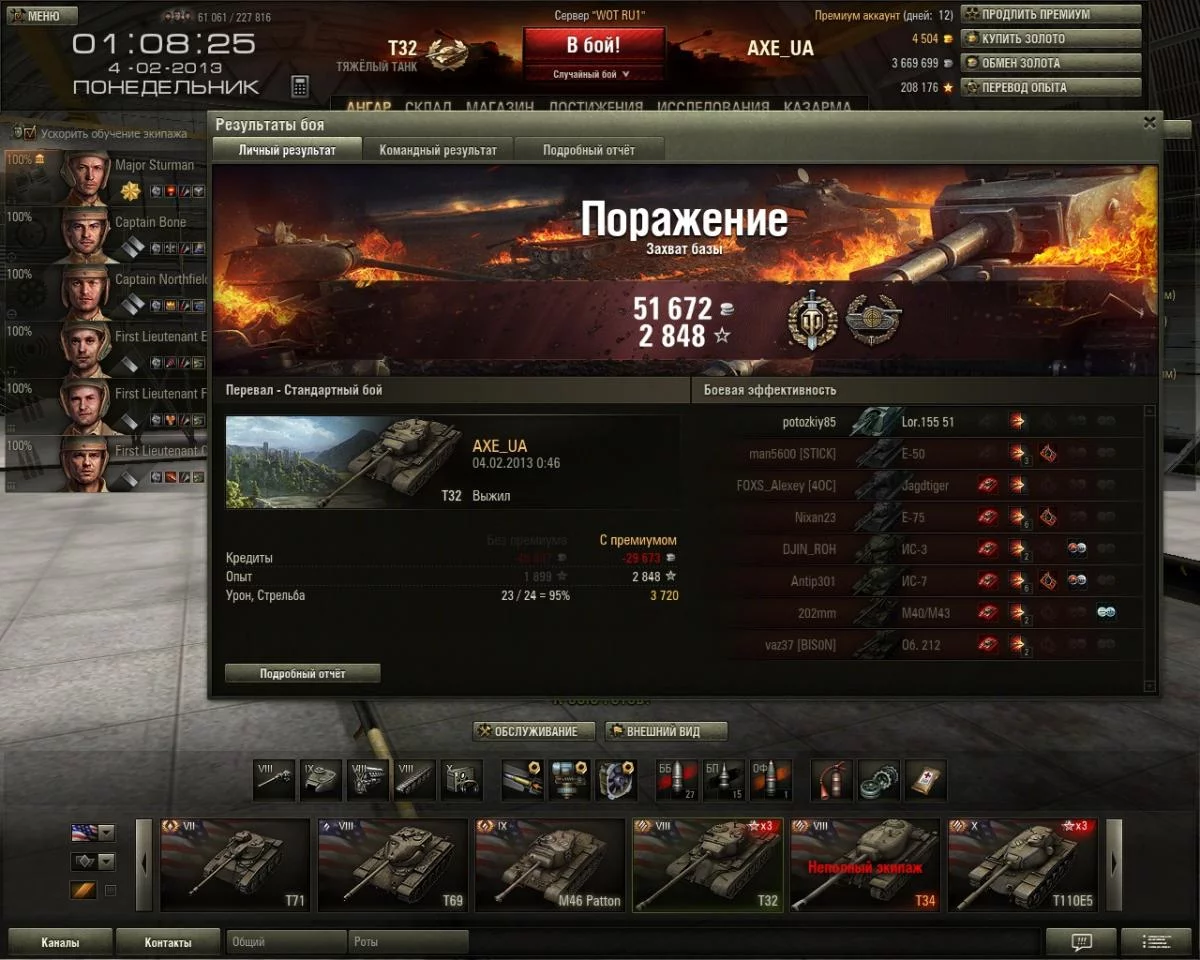
Task: Open Перевод опыта conversion
Action: (1051, 87)
